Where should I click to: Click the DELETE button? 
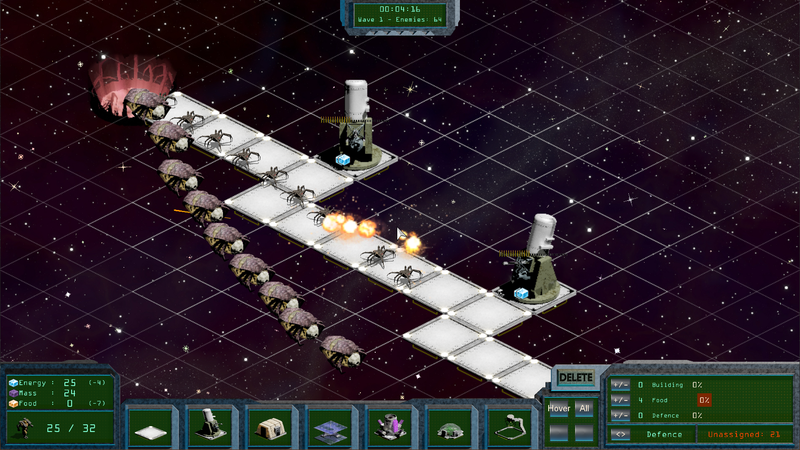(575, 378)
